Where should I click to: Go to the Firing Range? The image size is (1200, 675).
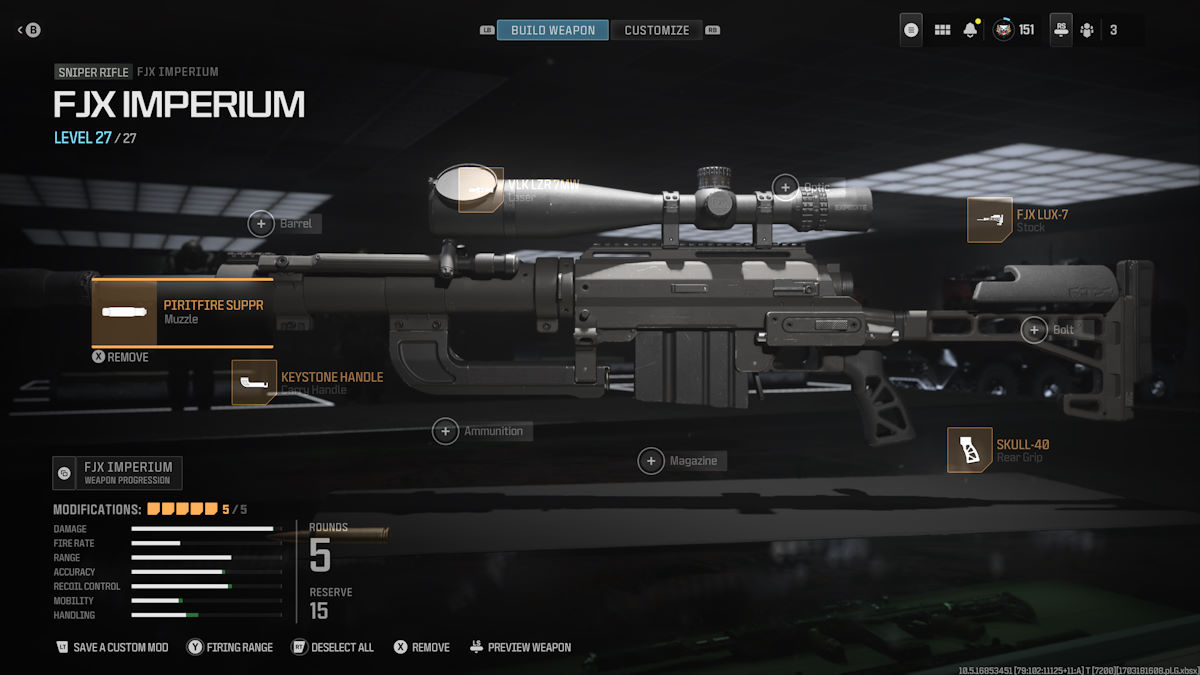click(229, 647)
